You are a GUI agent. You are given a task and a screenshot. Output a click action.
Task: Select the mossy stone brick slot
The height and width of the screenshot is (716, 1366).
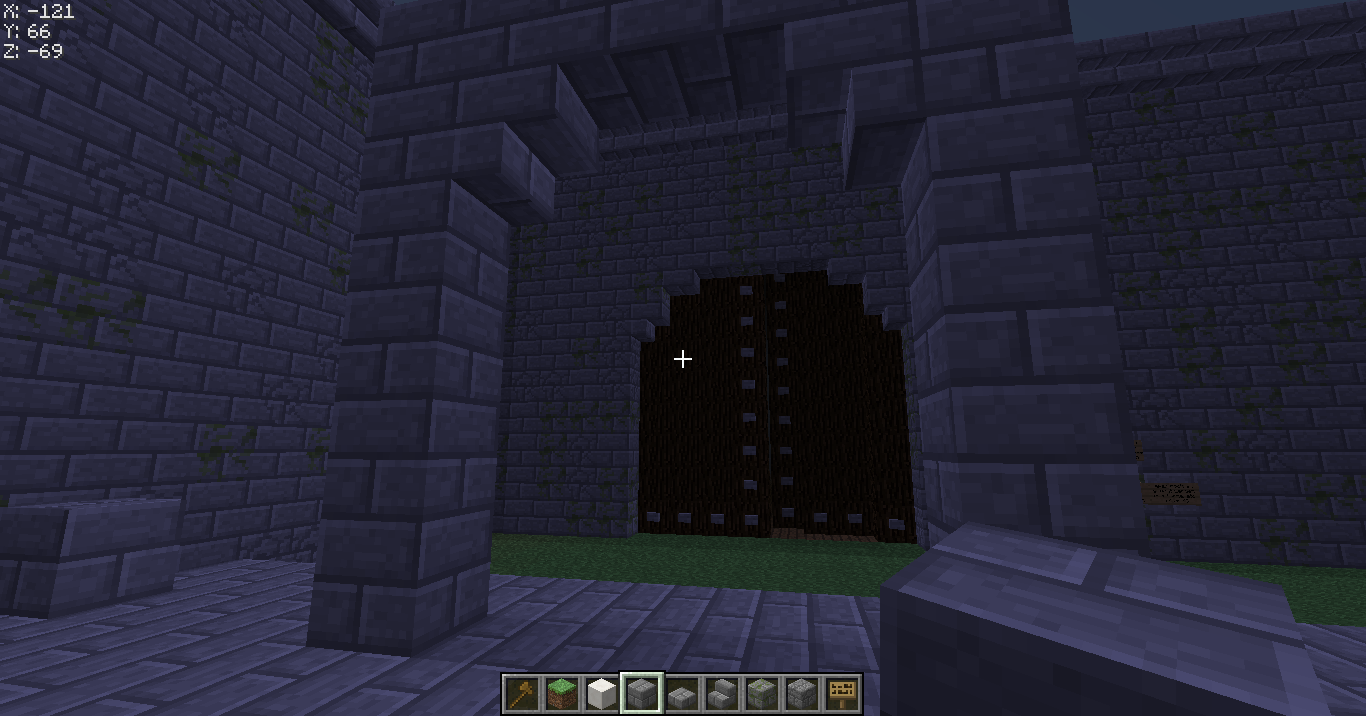coord(762,693)
